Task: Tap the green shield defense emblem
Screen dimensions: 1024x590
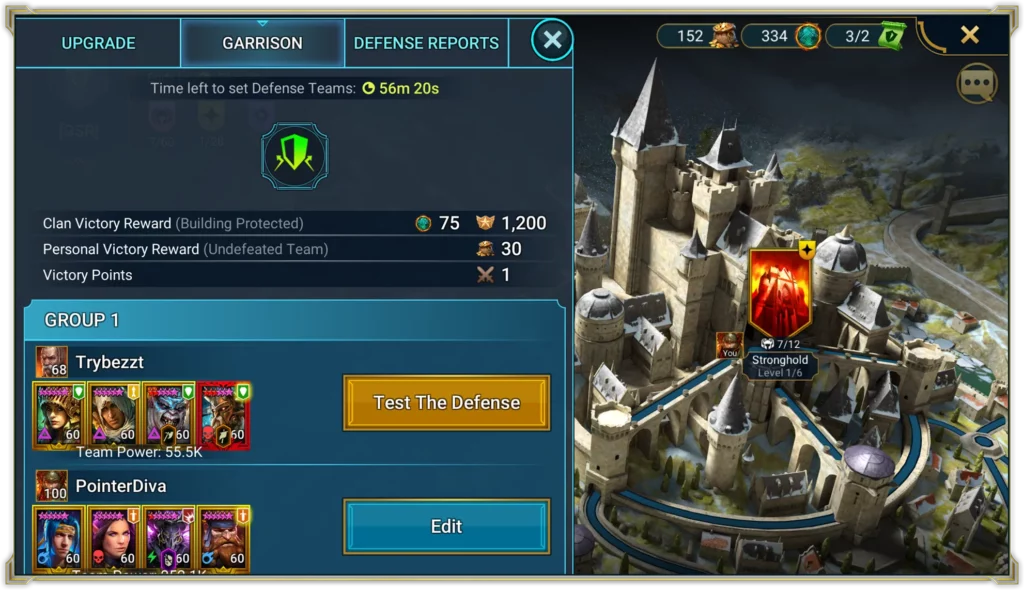Action: click(295, 156)
